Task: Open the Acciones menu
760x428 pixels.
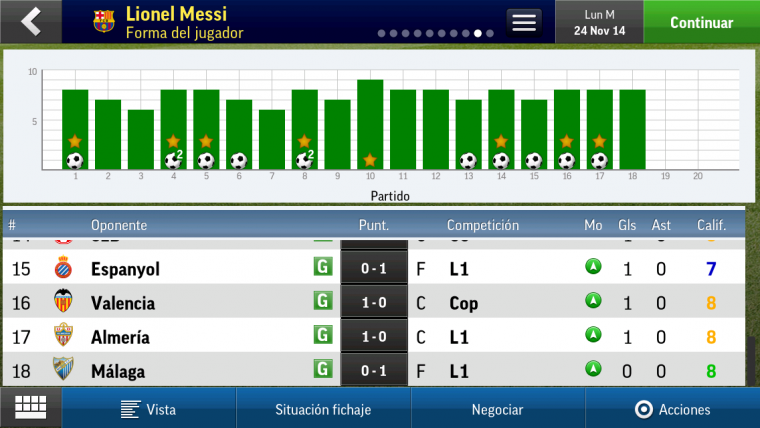Action: [672, 409]
